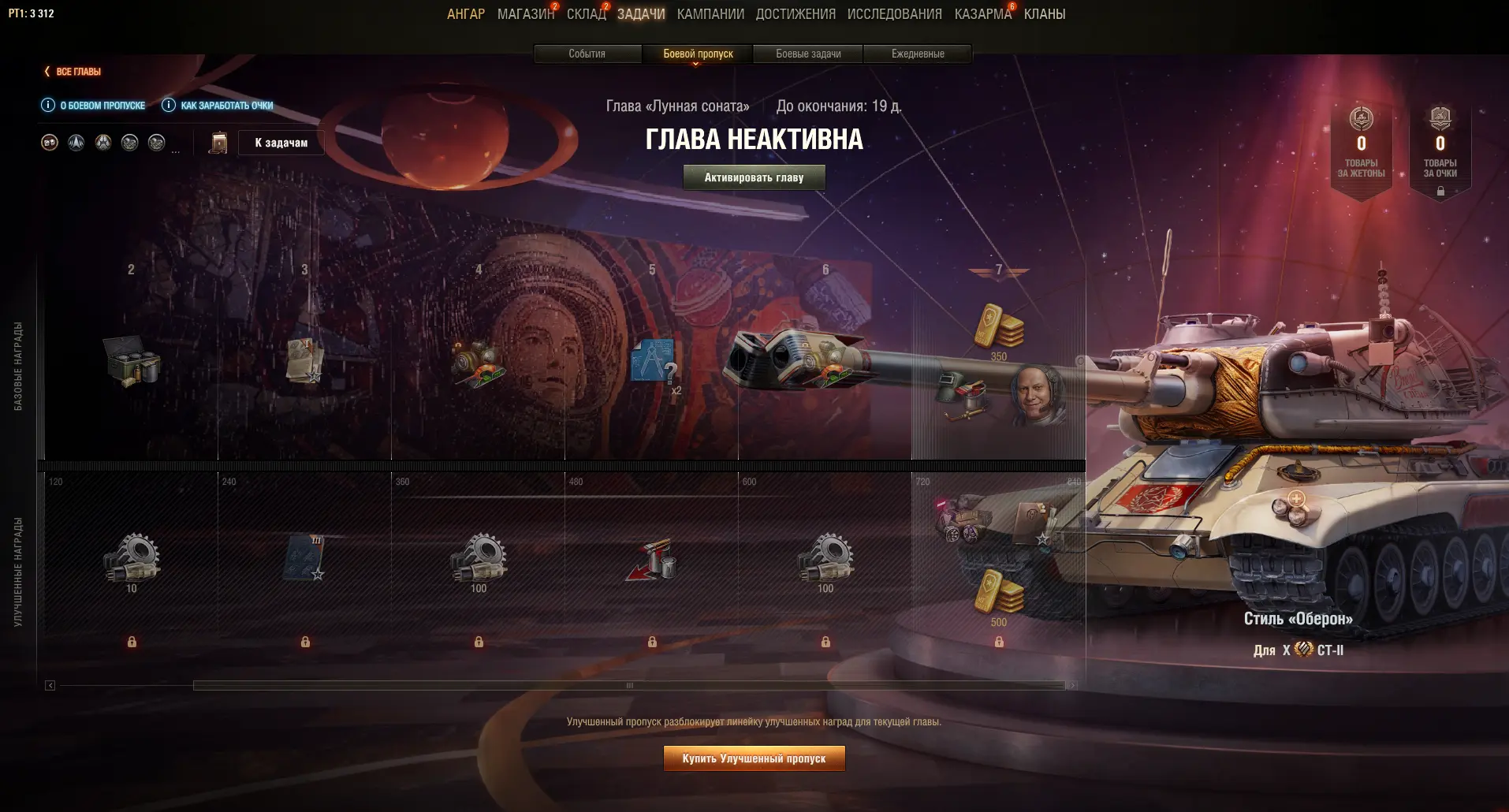Open the Склад storage menu
This screenshot has height=812, width=1509.
pos(586,14)
